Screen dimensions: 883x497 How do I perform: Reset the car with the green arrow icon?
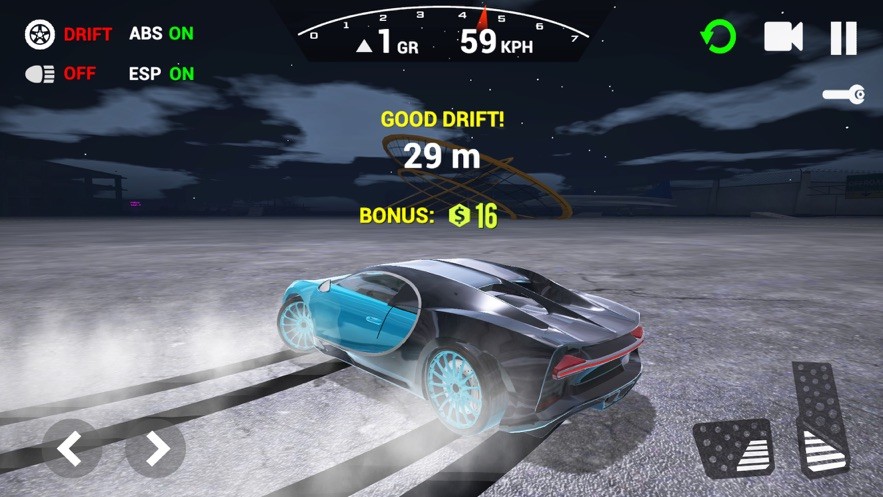[717, 38]
